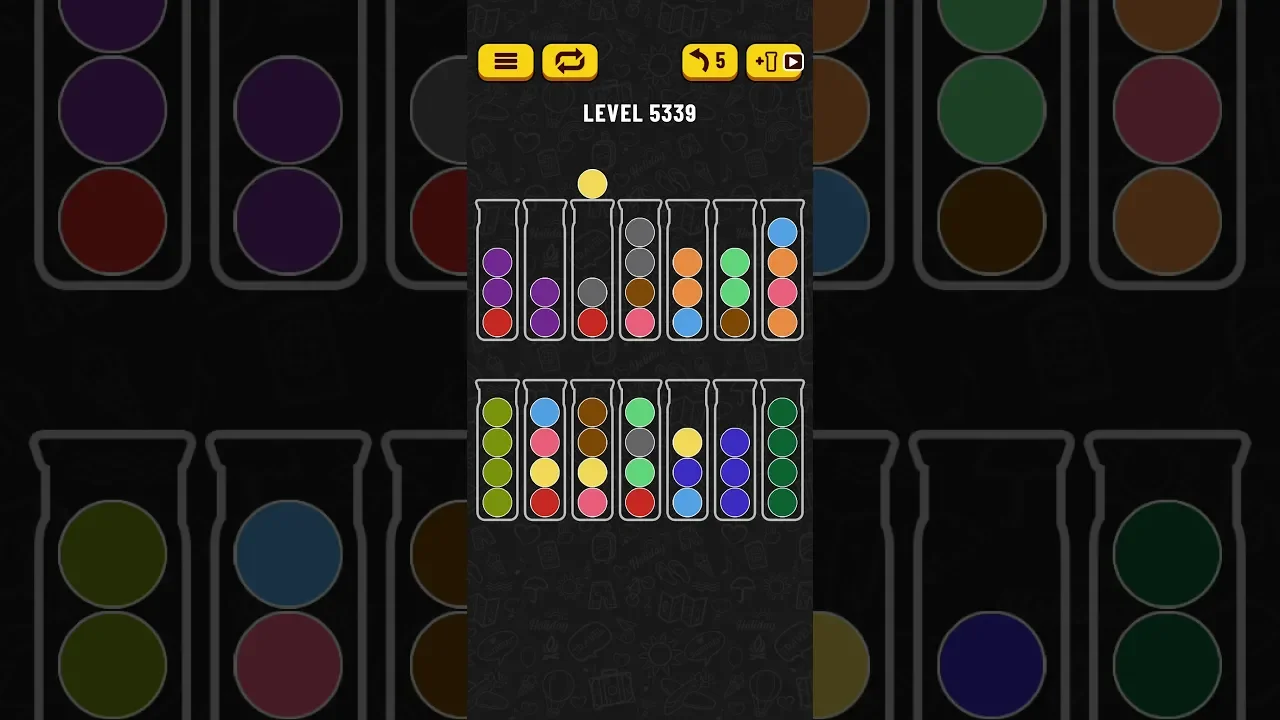
Task: Select the tube with two gray balls on top
Action: 640,272
